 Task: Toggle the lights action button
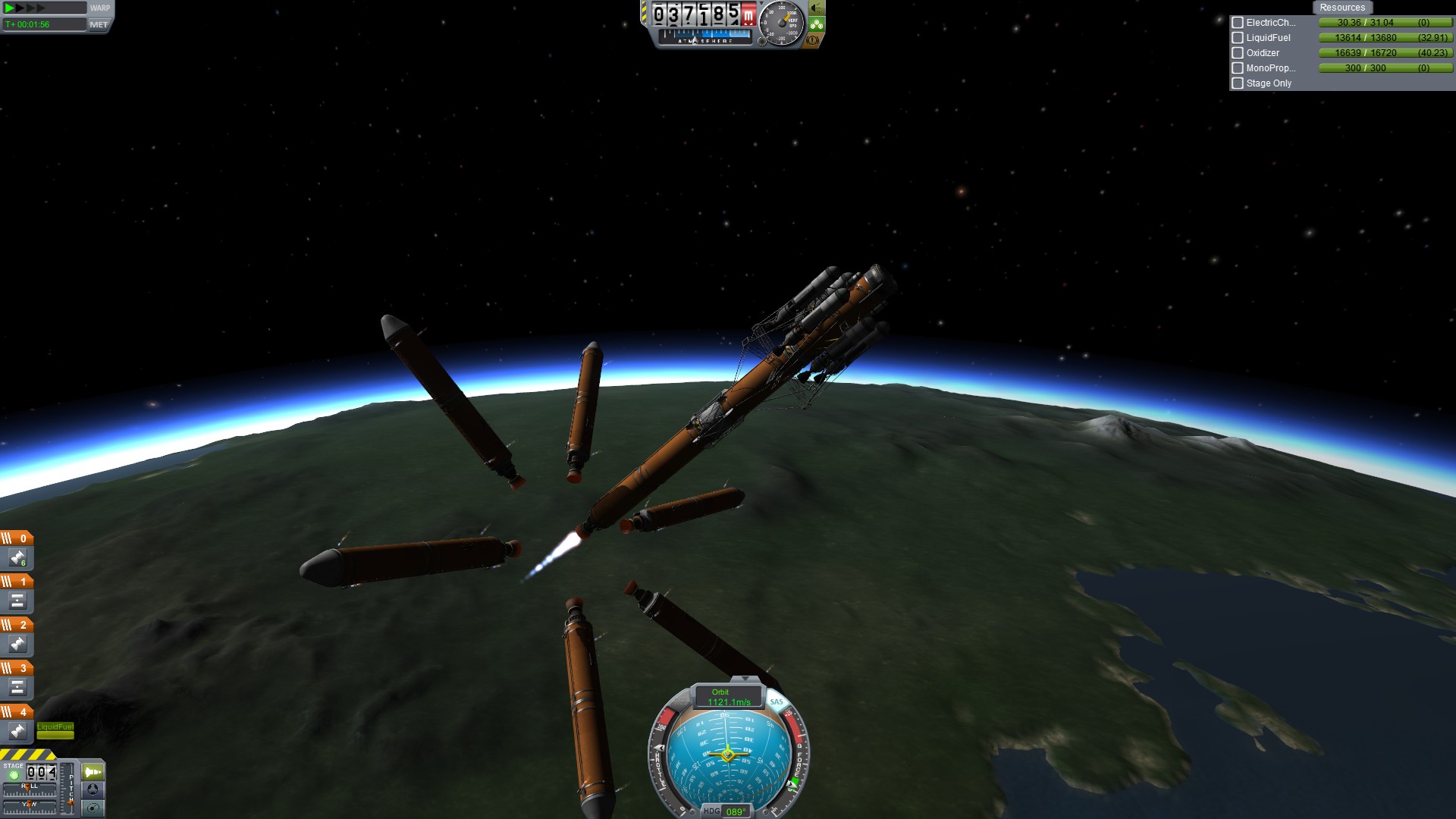816,8
